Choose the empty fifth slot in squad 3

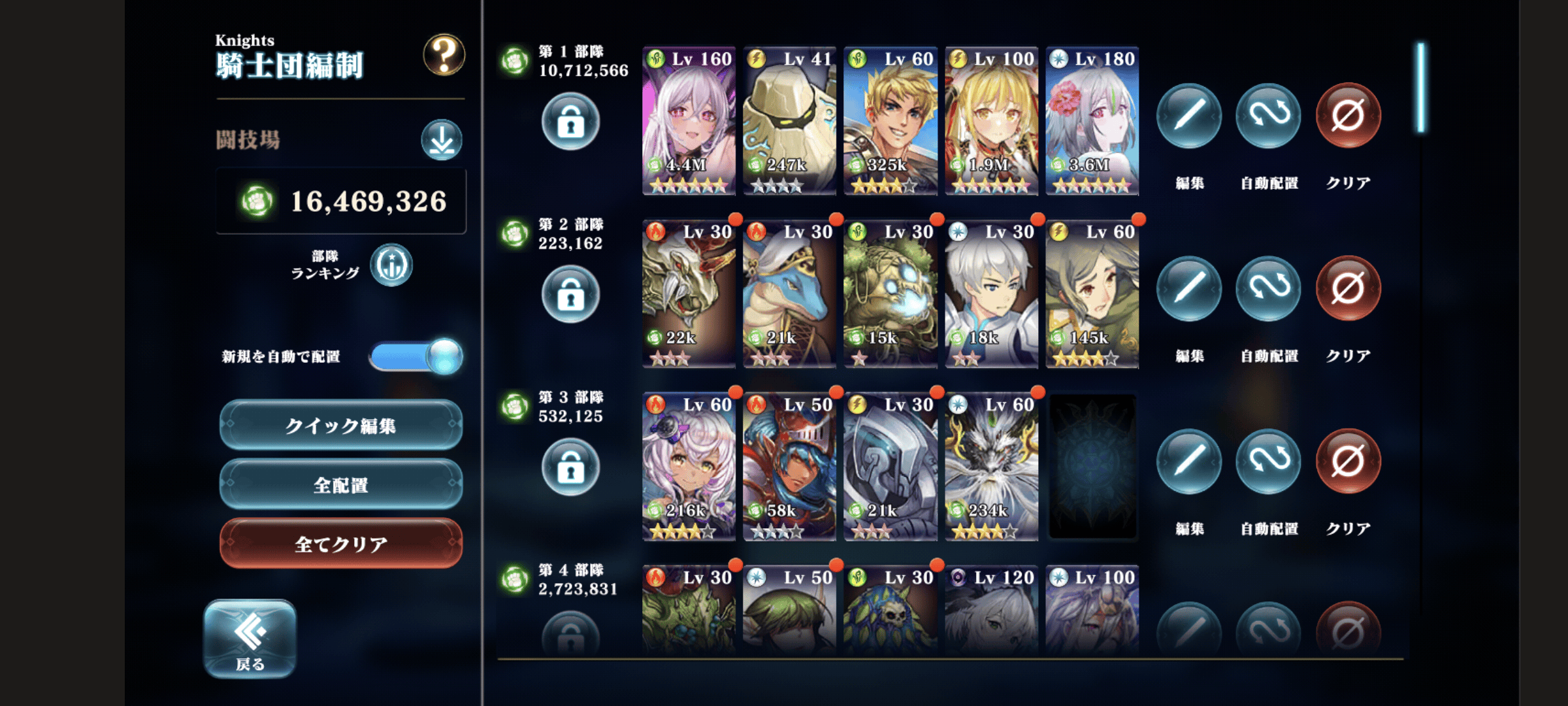1092,467
